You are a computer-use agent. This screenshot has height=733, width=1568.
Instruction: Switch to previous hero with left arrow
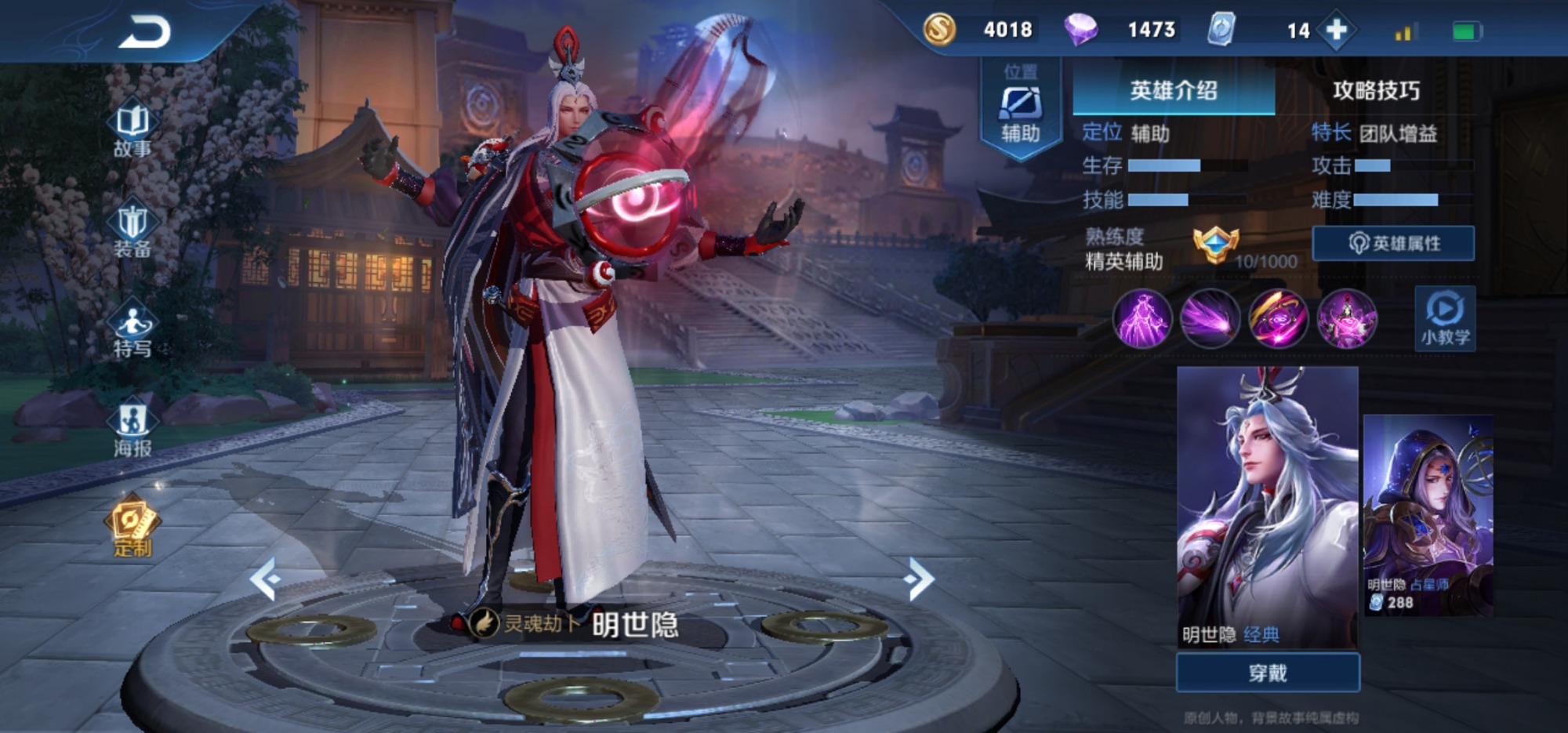[x=265, y=579]
